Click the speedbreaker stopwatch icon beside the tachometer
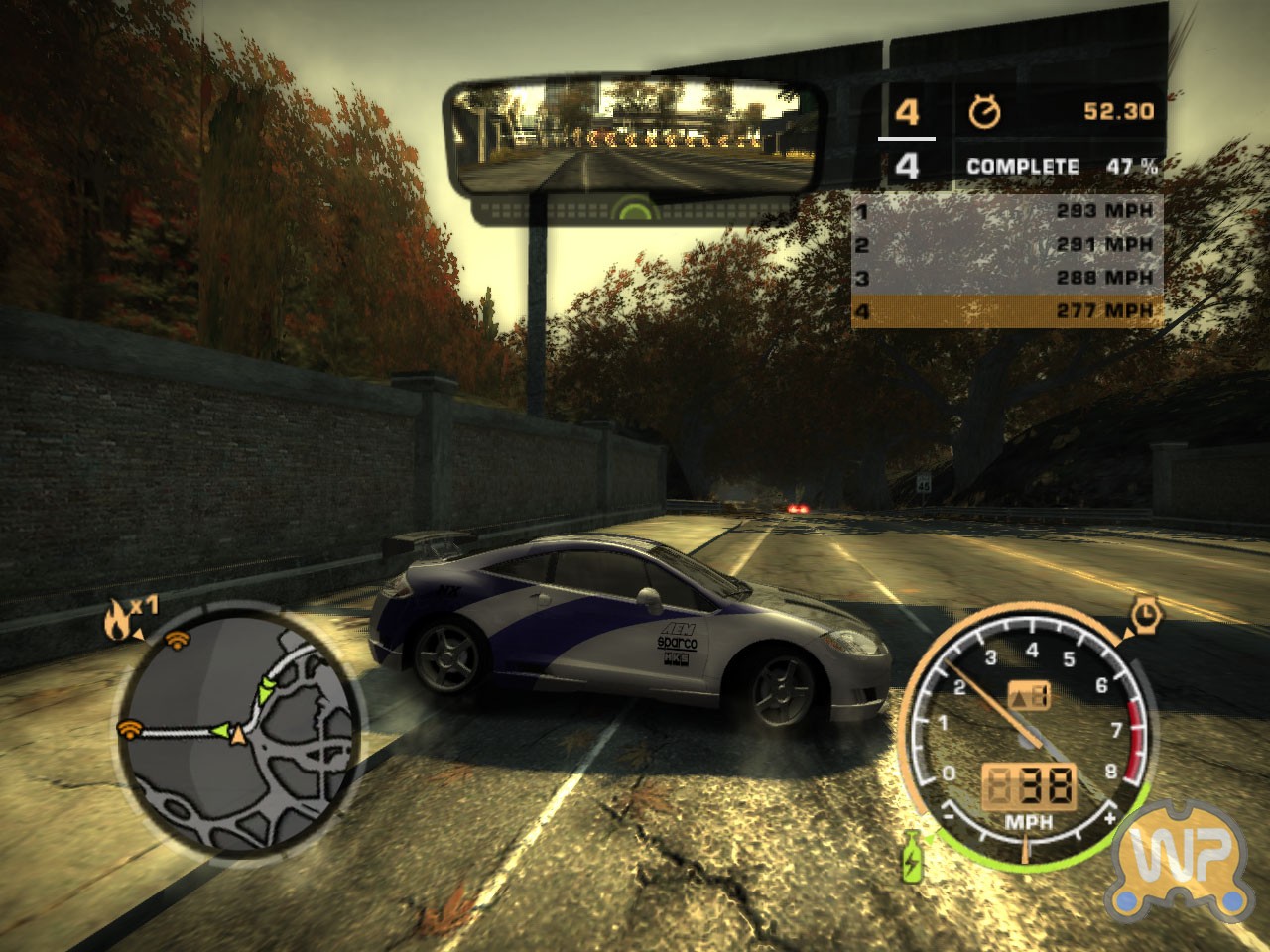 pyautogui.click(x=1147, y=614)
